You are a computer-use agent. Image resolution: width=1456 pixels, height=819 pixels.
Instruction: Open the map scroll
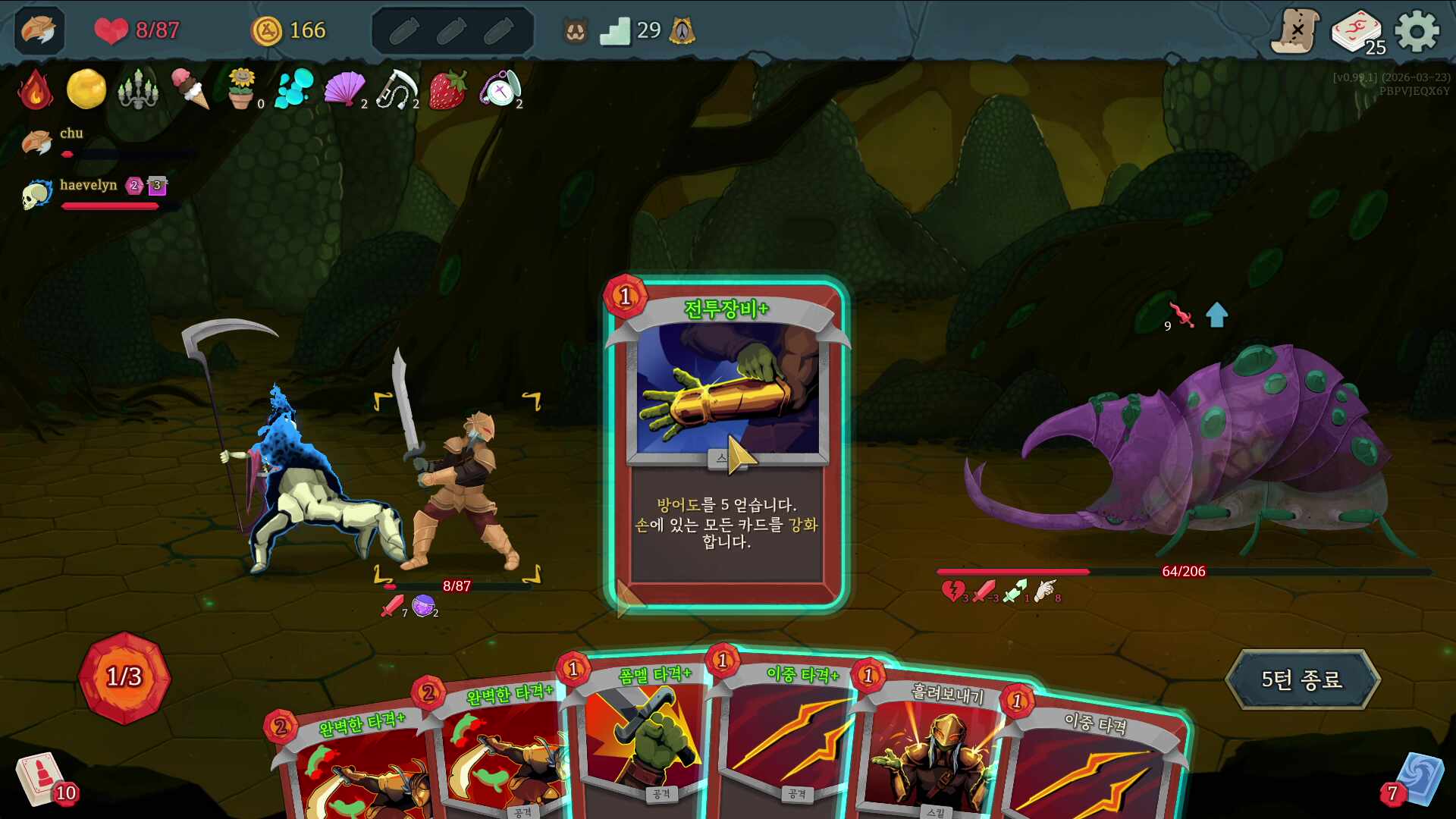[x=1295, y=32]
